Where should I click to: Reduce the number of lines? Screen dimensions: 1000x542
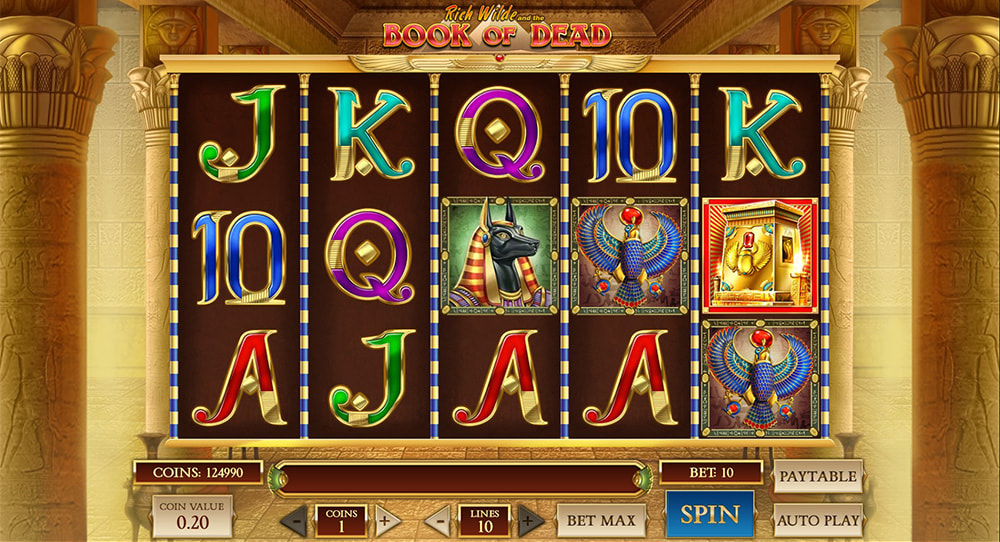[437, 521]
